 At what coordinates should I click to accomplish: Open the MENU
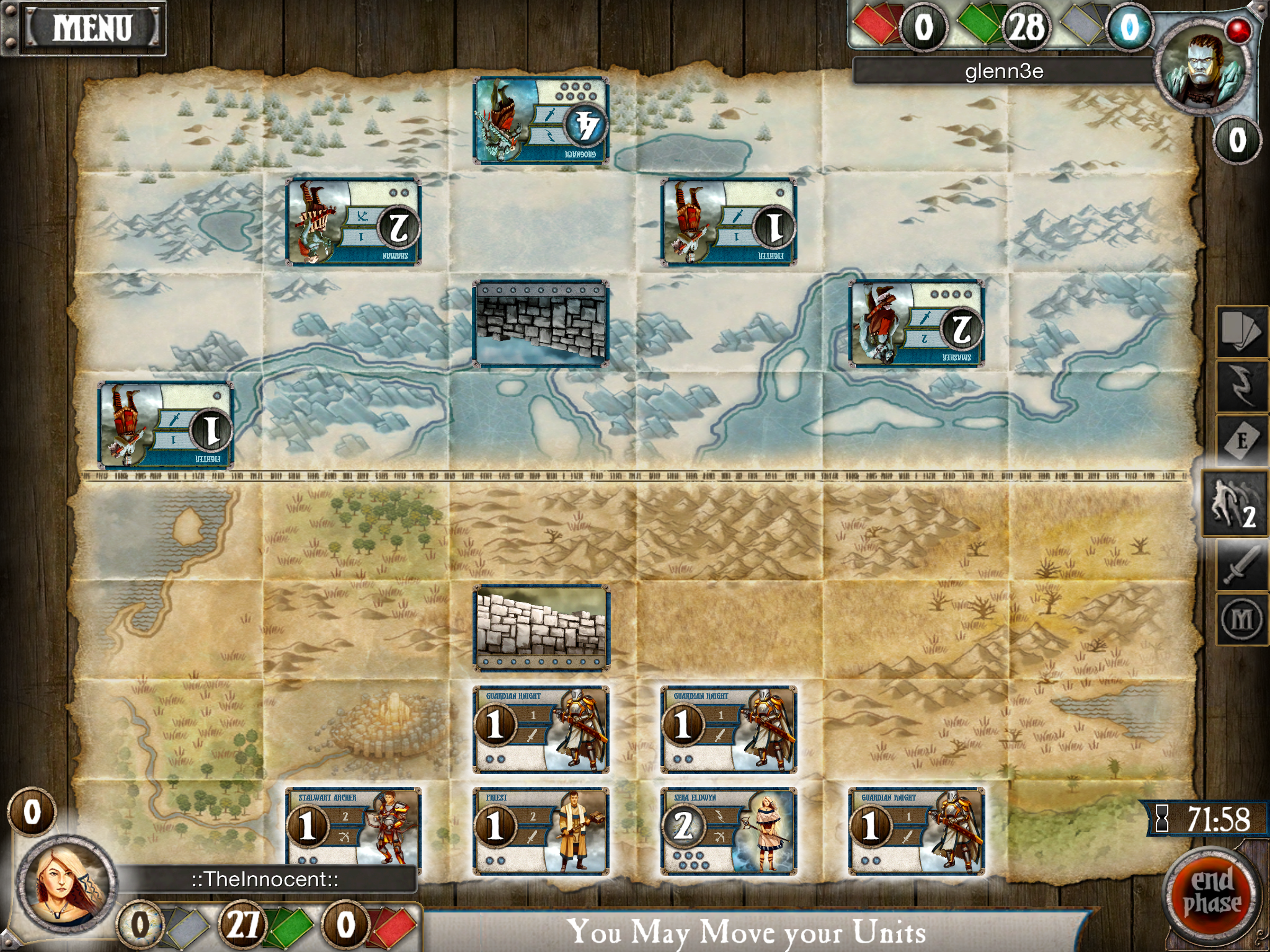pyautogui.click(x=92, y=28)
